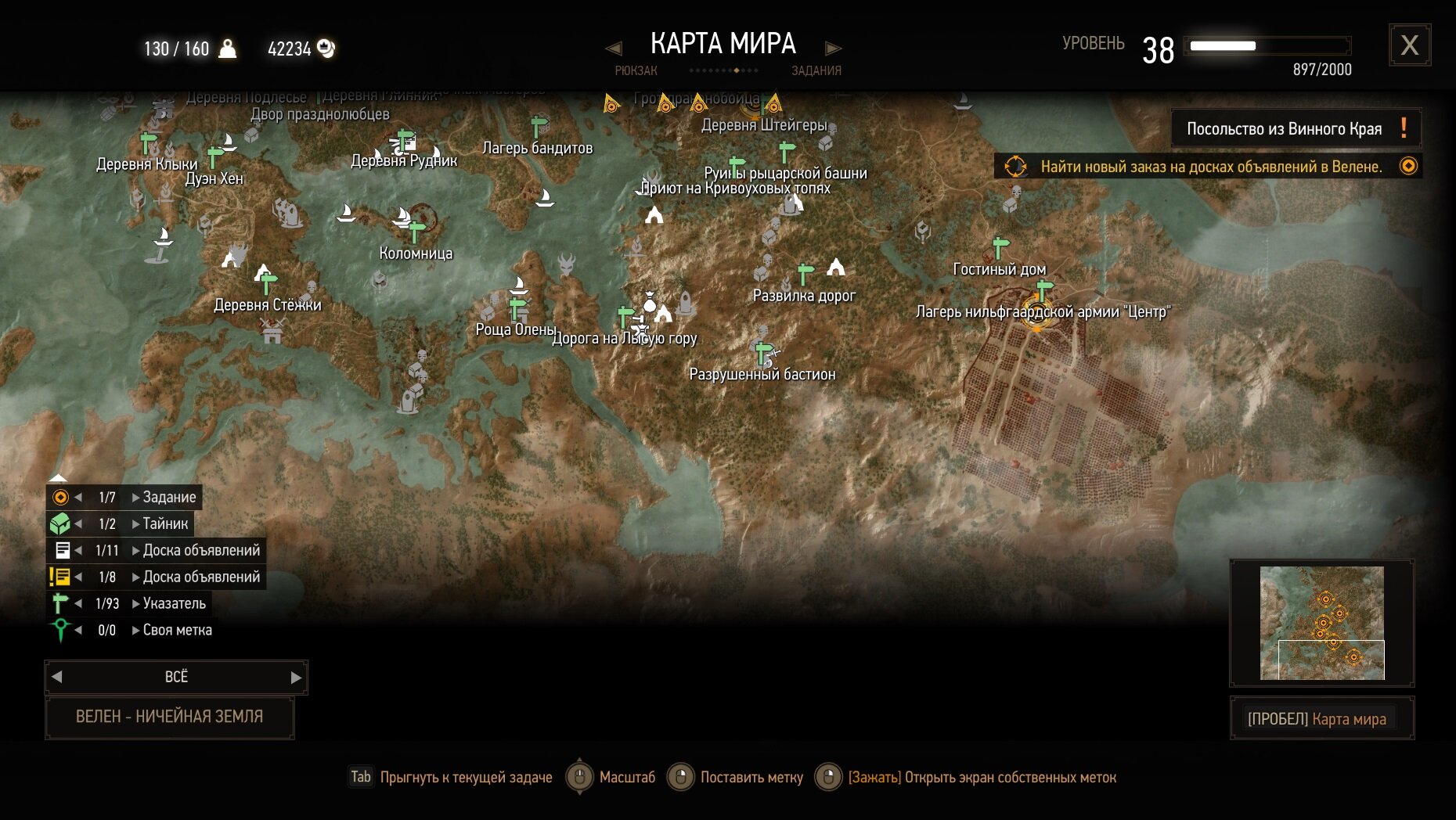Click the Развилка дорог signpost marker
This screenshot has height=820, width=1456.
coord(805,274)
